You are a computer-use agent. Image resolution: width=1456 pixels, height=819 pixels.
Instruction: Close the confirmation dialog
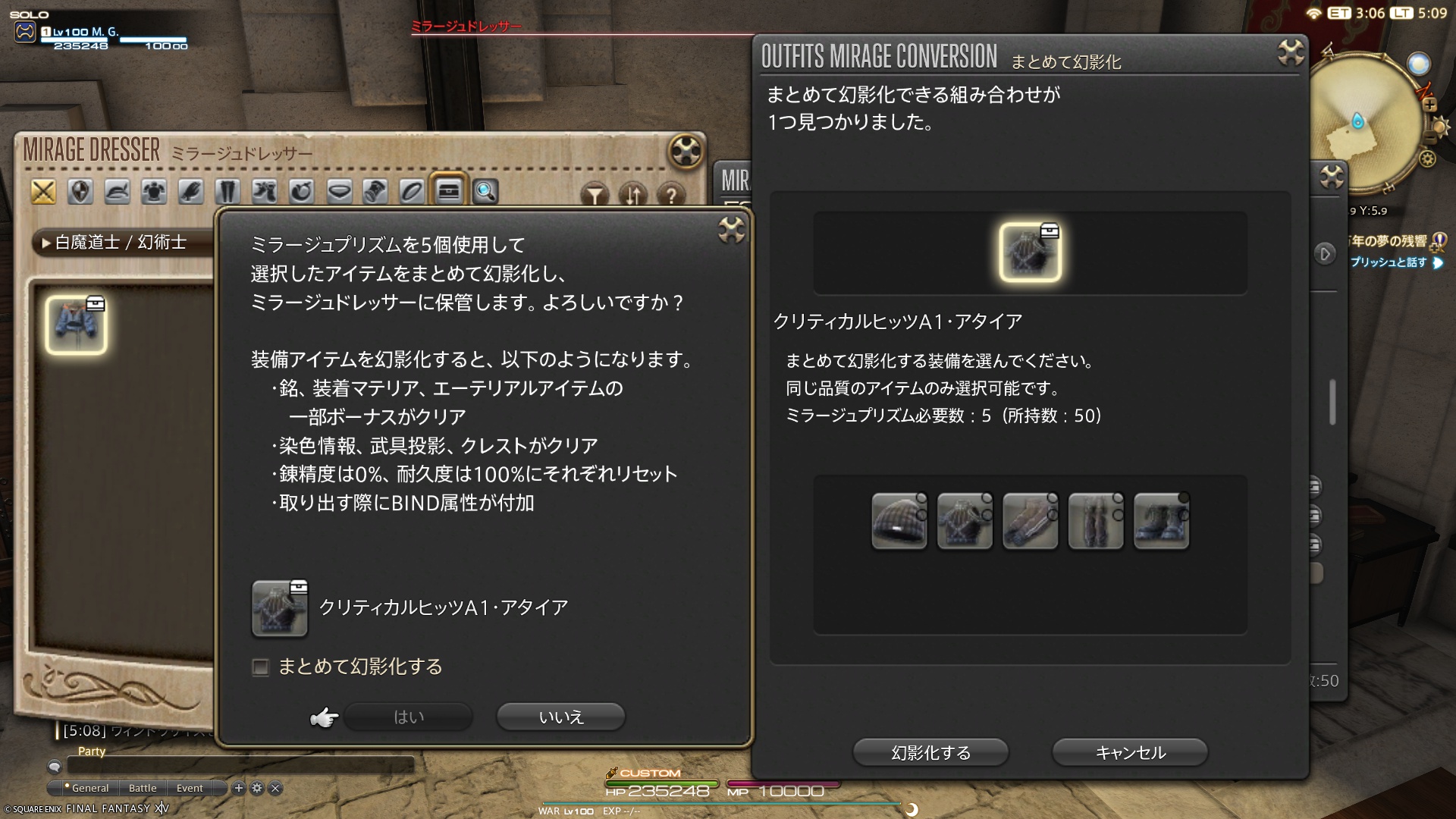(731, 230)
